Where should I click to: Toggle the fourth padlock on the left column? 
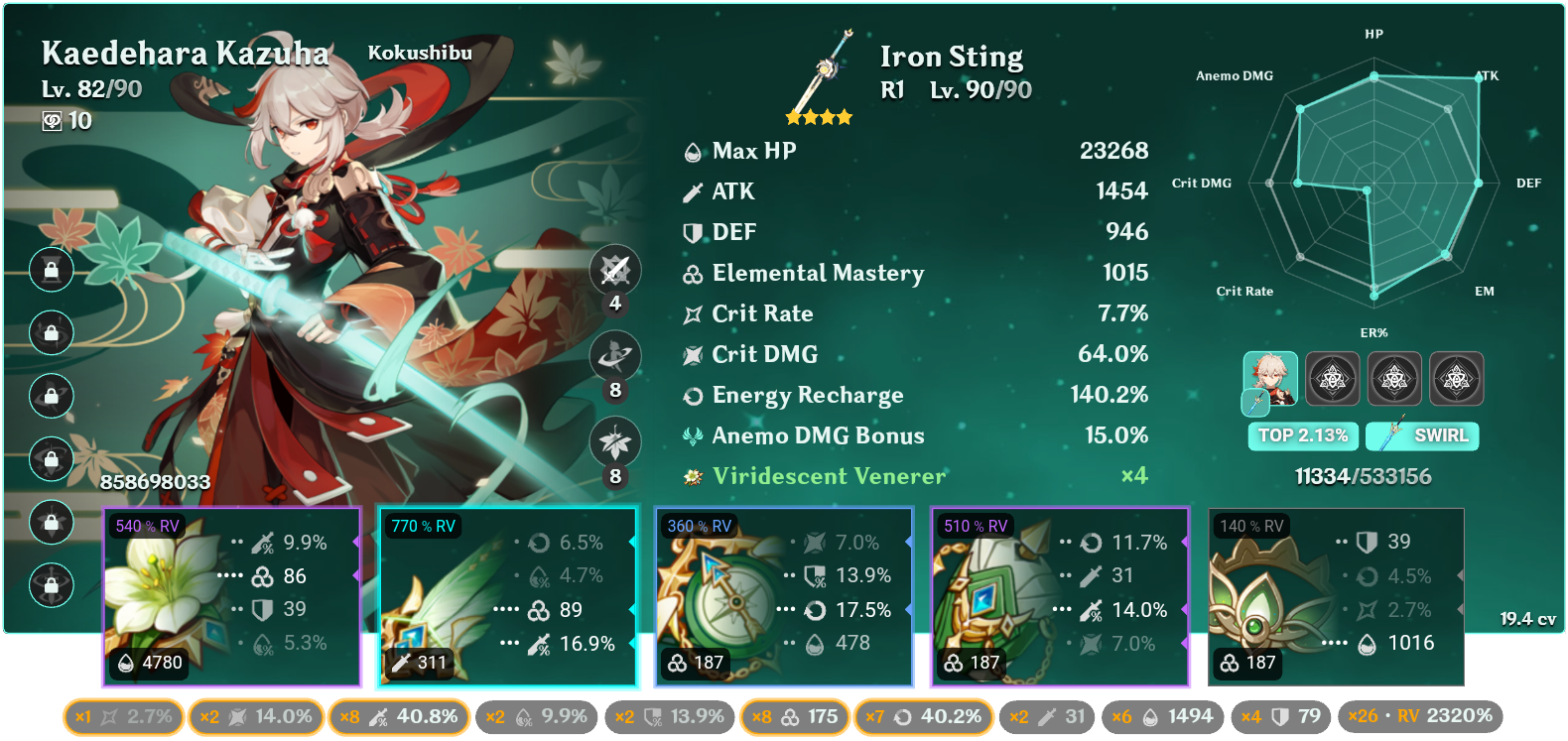click(x=52, y=460)
